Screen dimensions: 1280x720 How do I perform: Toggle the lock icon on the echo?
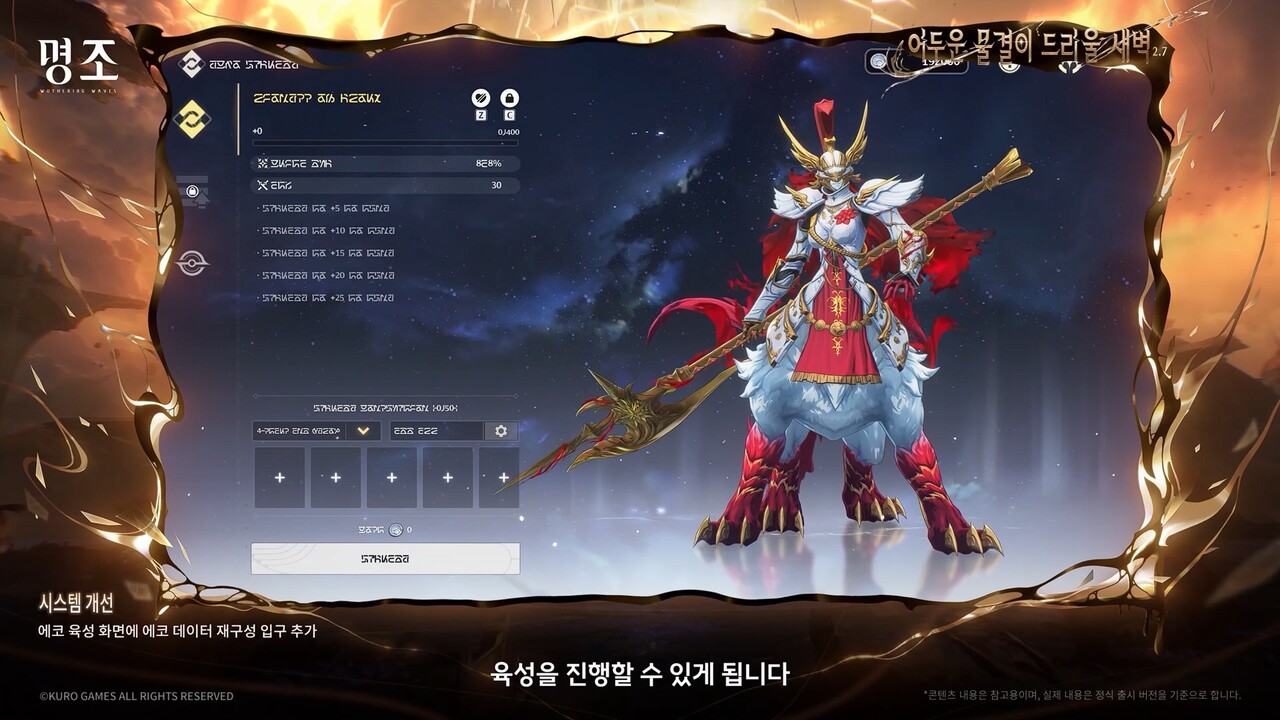click(509, 98)
